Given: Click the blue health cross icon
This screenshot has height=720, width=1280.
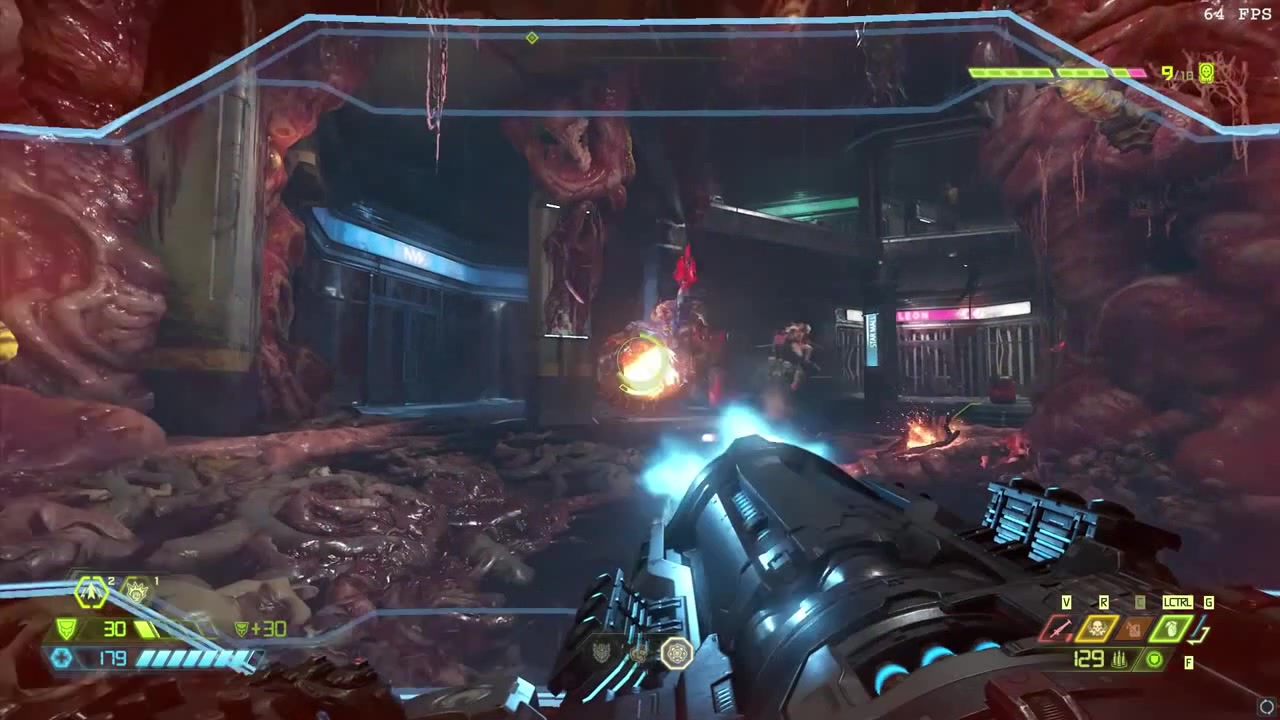Looking at the screenshot, I should click(x=62, y=658).
